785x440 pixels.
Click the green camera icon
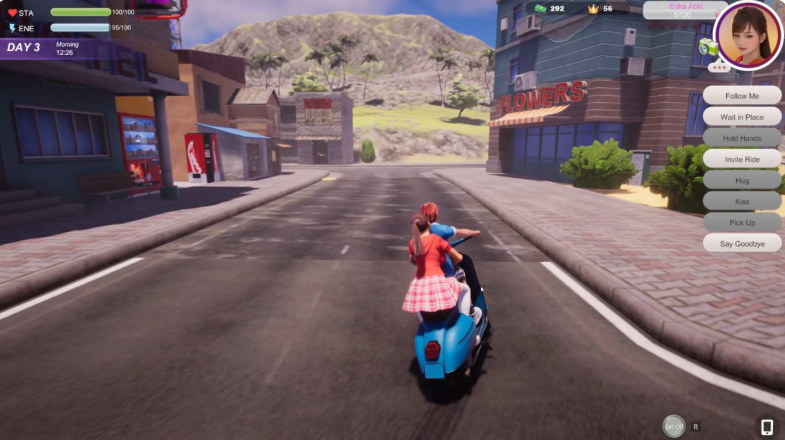708,46
